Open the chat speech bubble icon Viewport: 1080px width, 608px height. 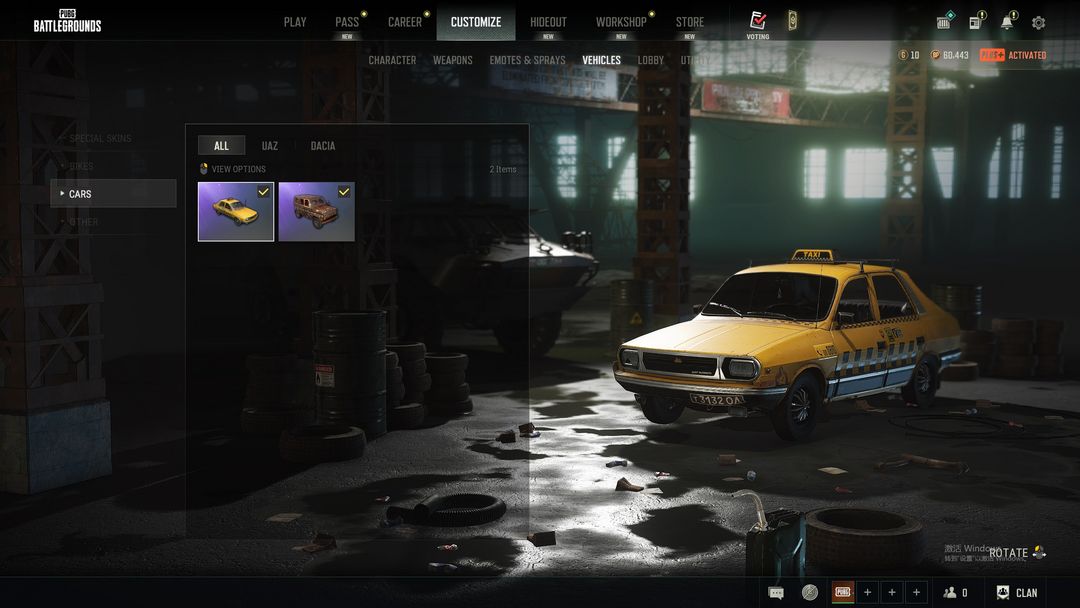coord(776,593)
